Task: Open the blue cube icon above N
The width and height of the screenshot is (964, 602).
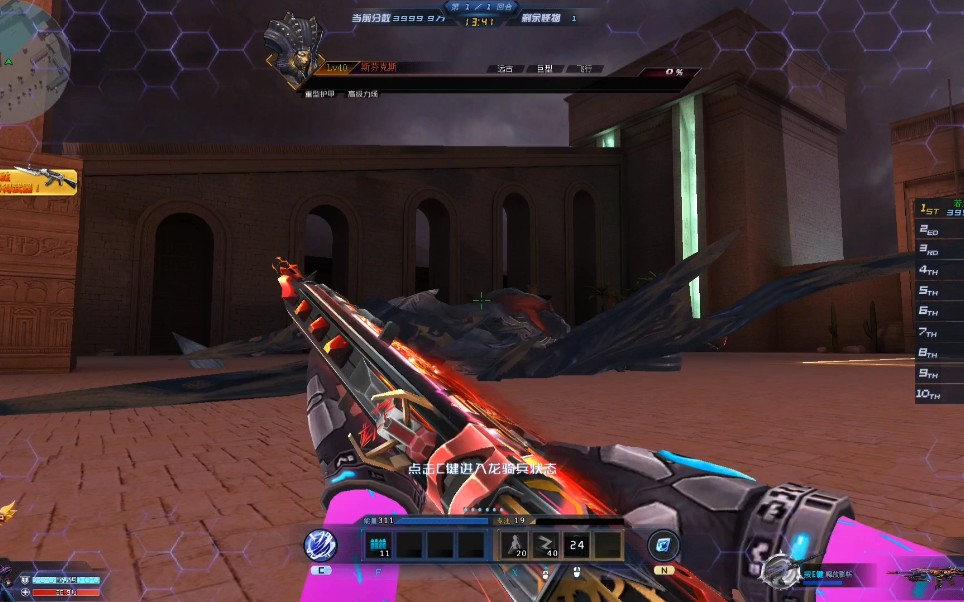Action: click(x=662, y=545)
